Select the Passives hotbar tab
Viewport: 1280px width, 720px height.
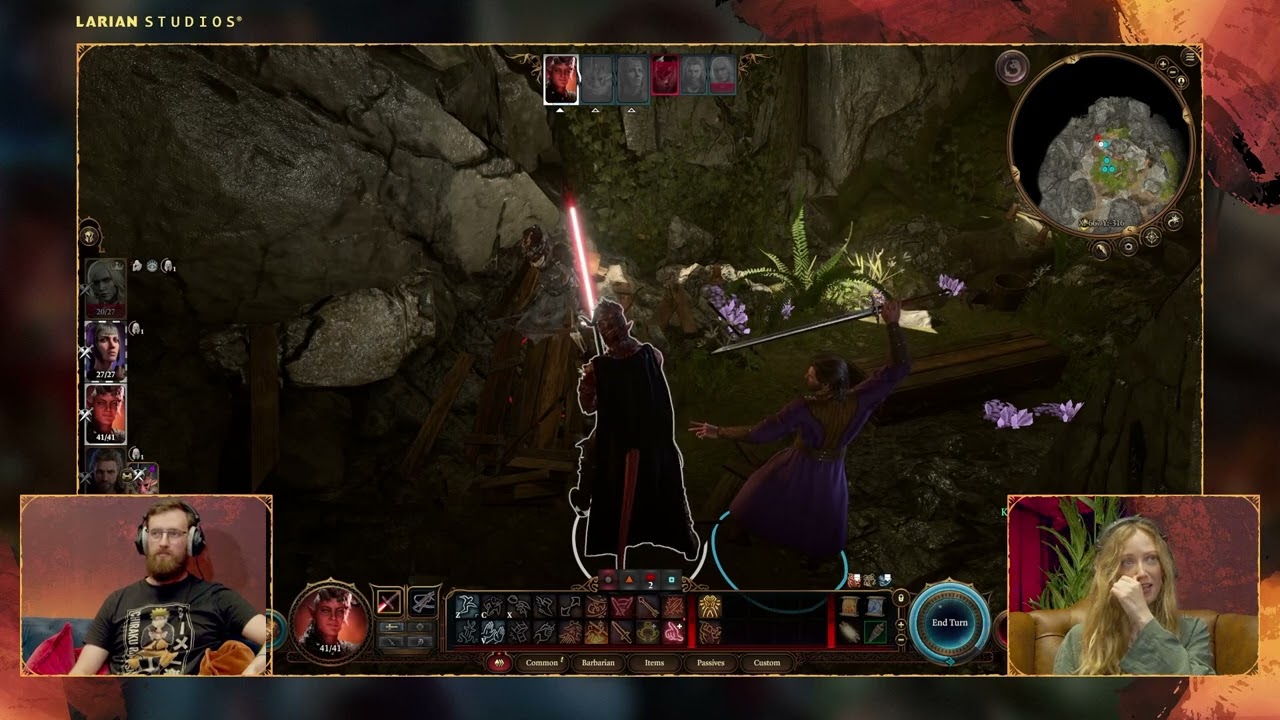pyautogui.click(x=710, y=663)
